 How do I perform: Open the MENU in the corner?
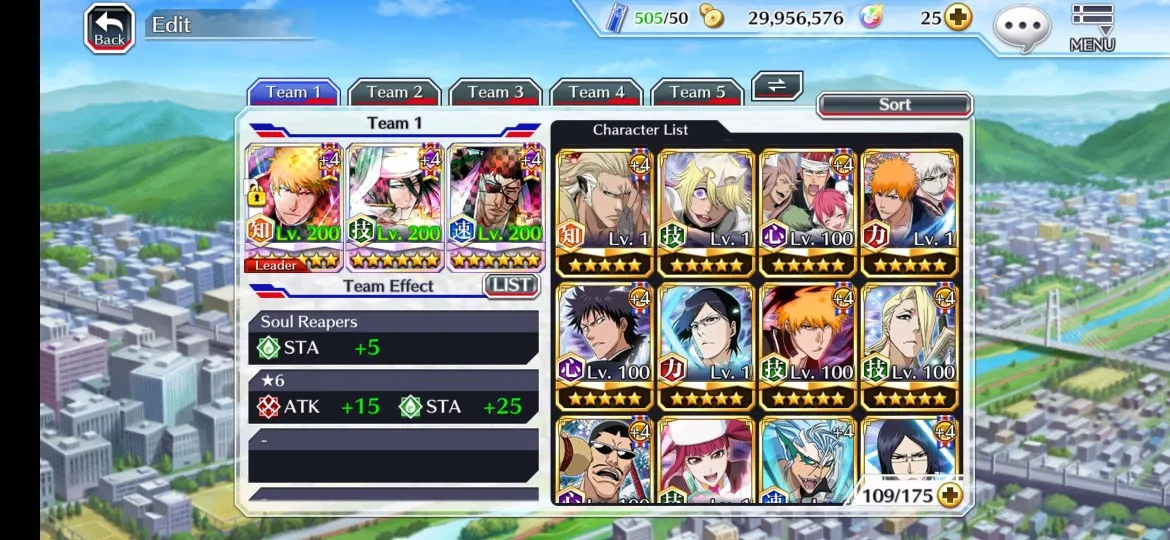coord(1092,26)
